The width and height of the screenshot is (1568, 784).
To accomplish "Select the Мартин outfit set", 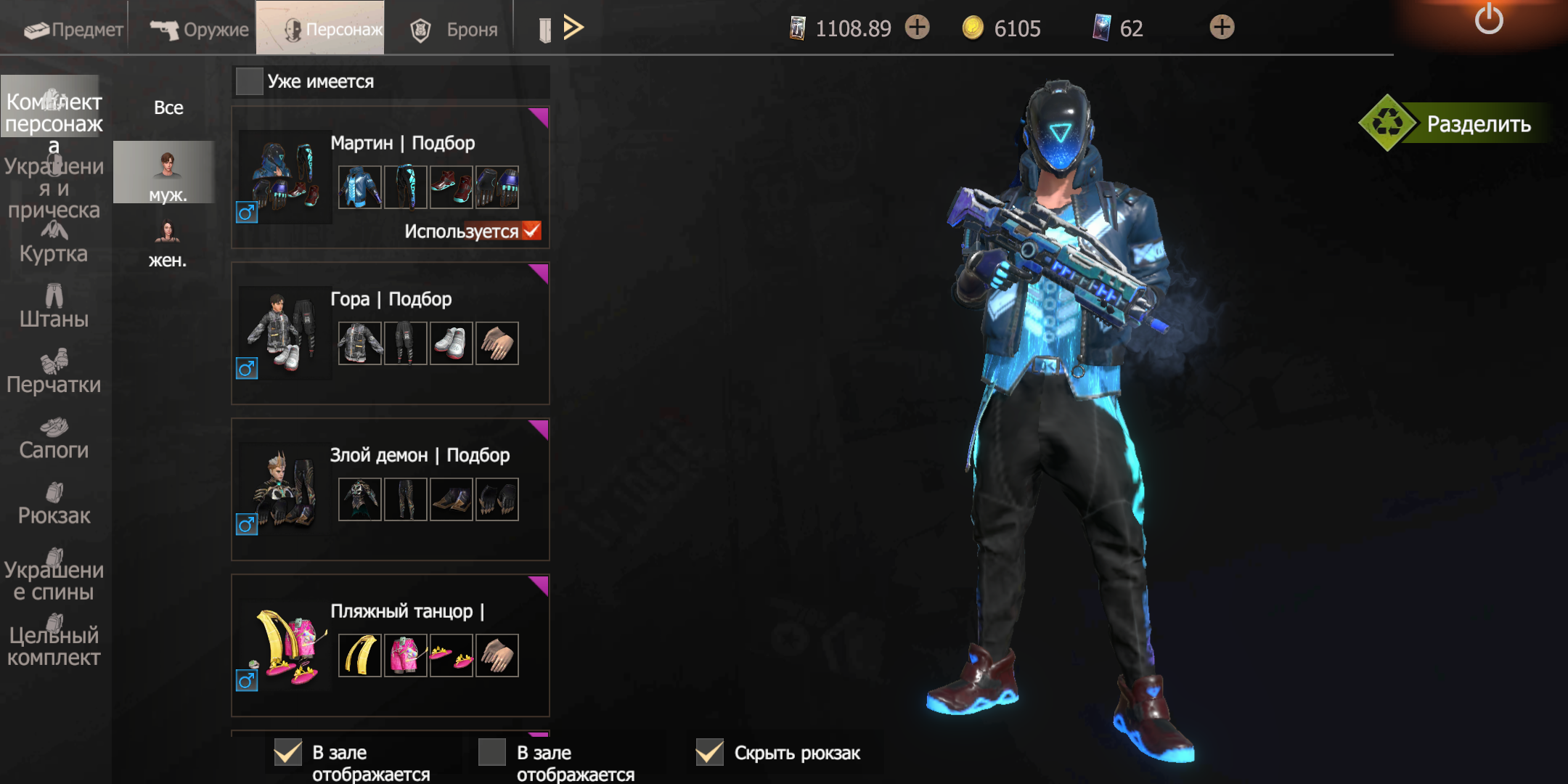I will 390,177.
